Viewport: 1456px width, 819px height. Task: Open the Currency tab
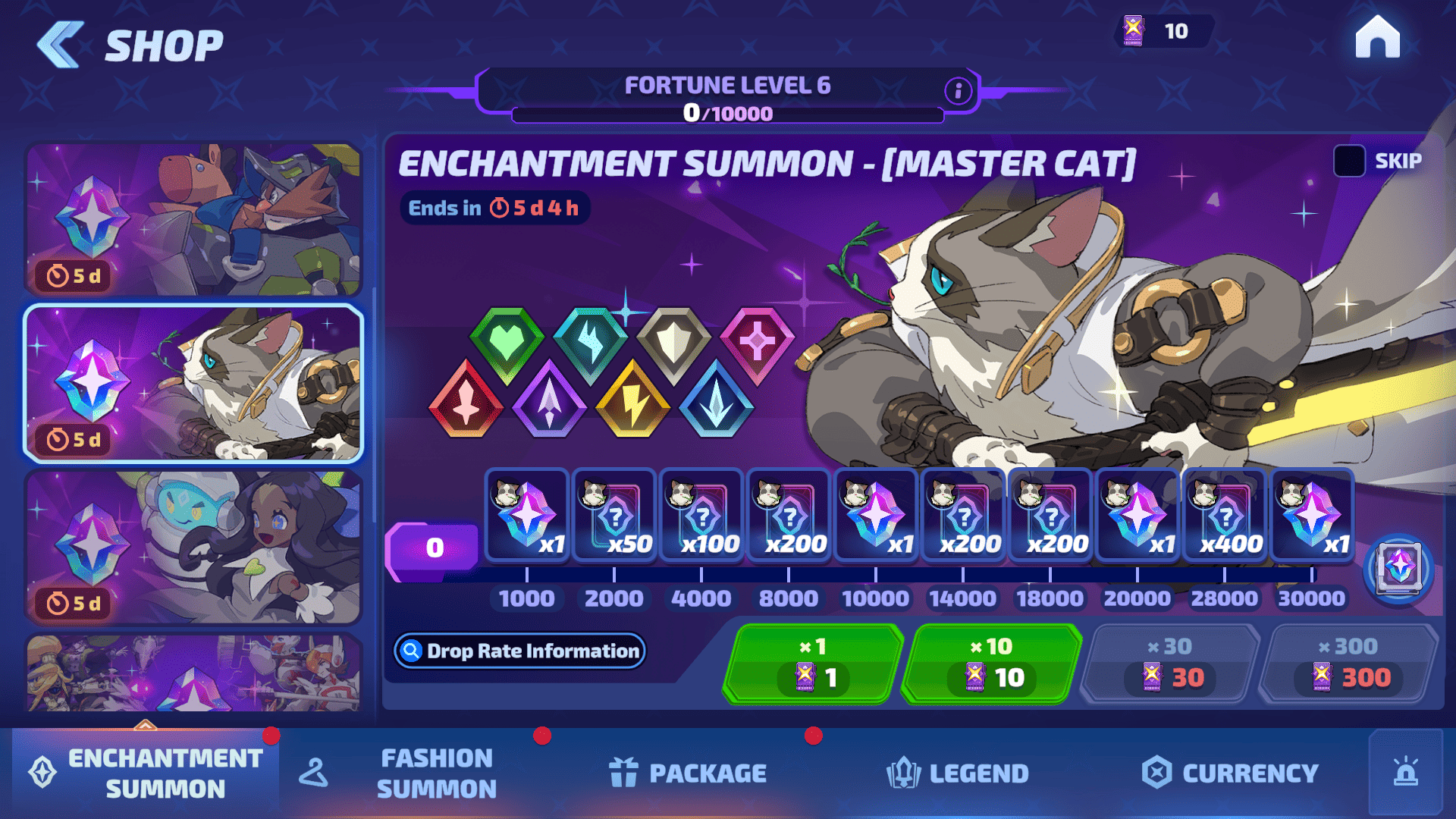point(1230,773)
